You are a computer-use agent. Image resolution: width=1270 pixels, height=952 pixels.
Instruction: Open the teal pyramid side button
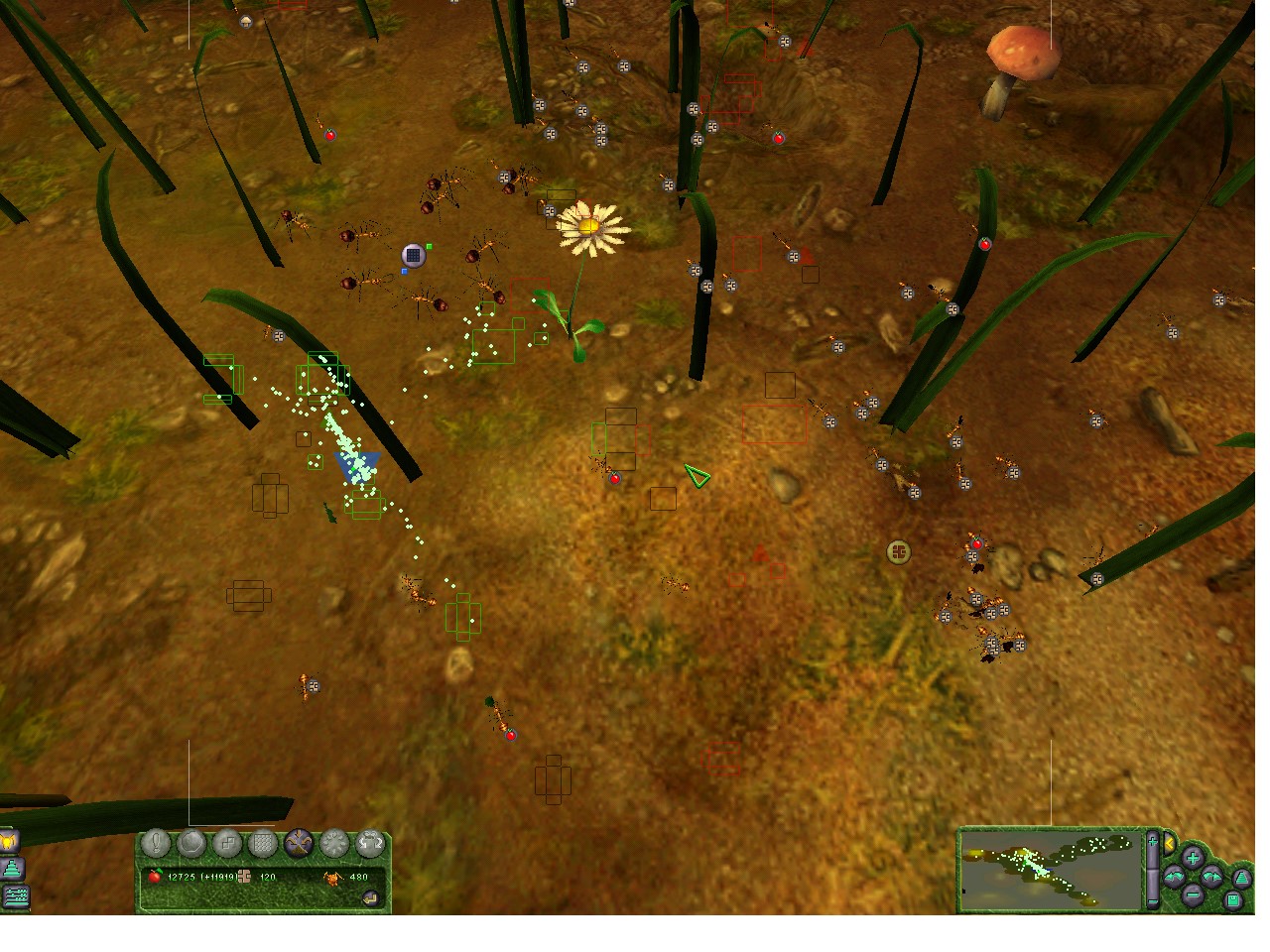coord(12,870)
